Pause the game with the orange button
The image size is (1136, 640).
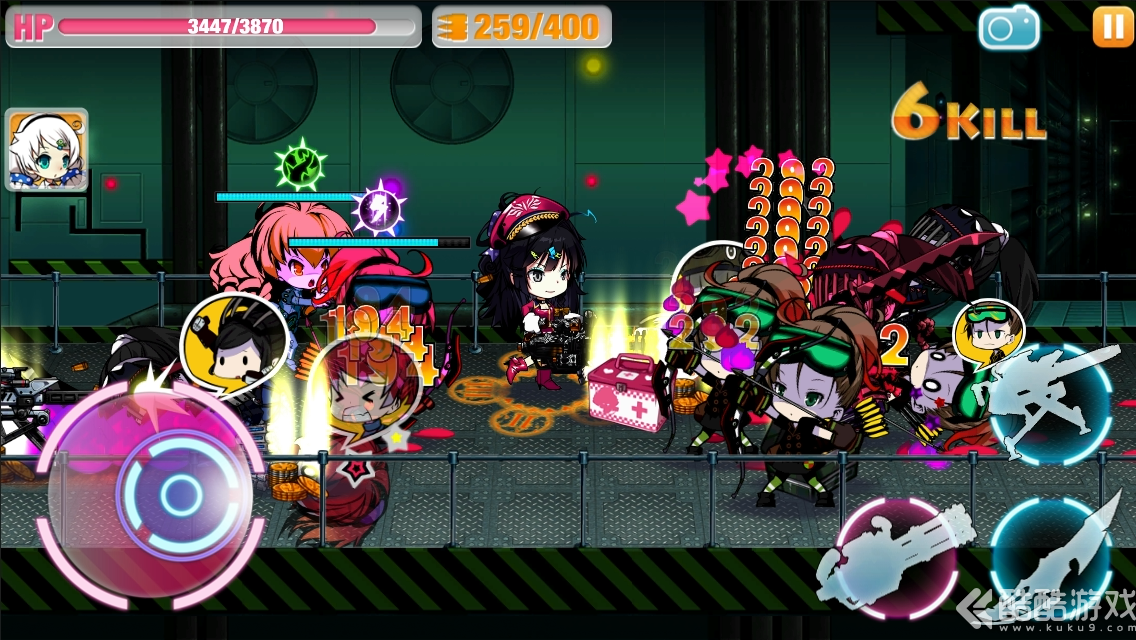tap(1112, 27)
